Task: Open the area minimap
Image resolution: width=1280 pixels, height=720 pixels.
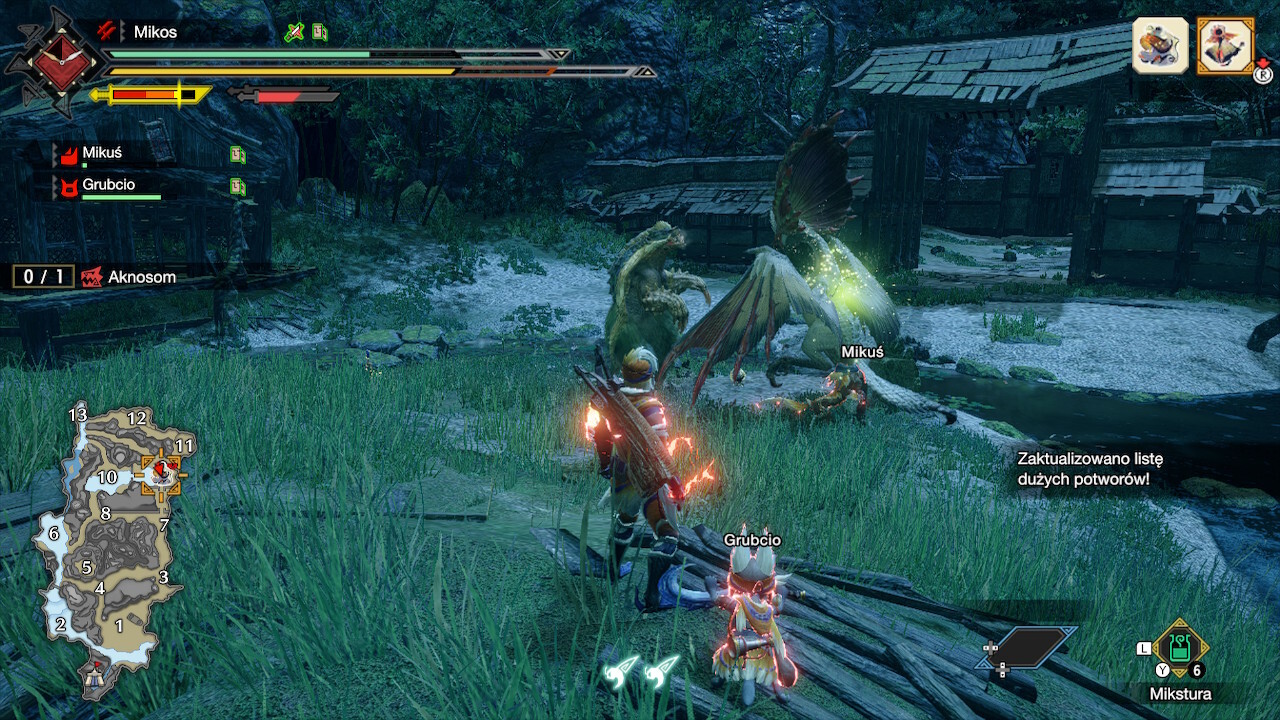Action: coord(110,540)
